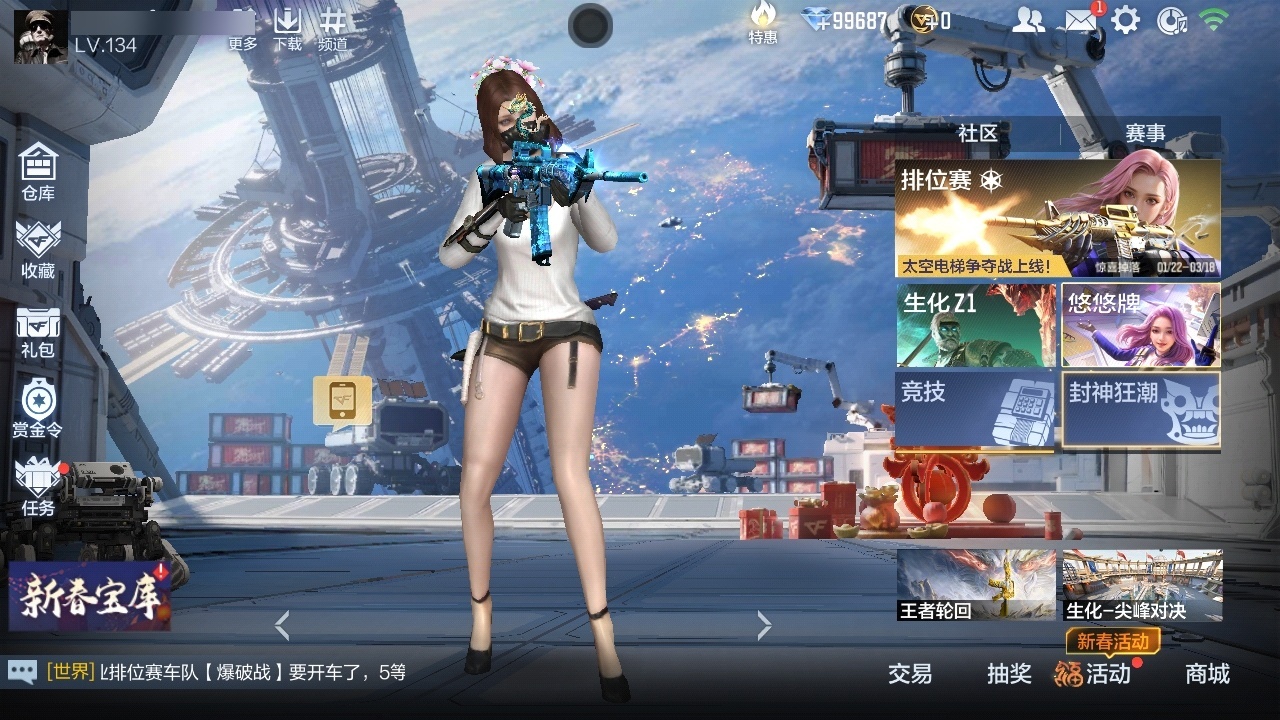Open the 商城 shop
This screenshot has height=720, width=1280.
click(1207, 674)
